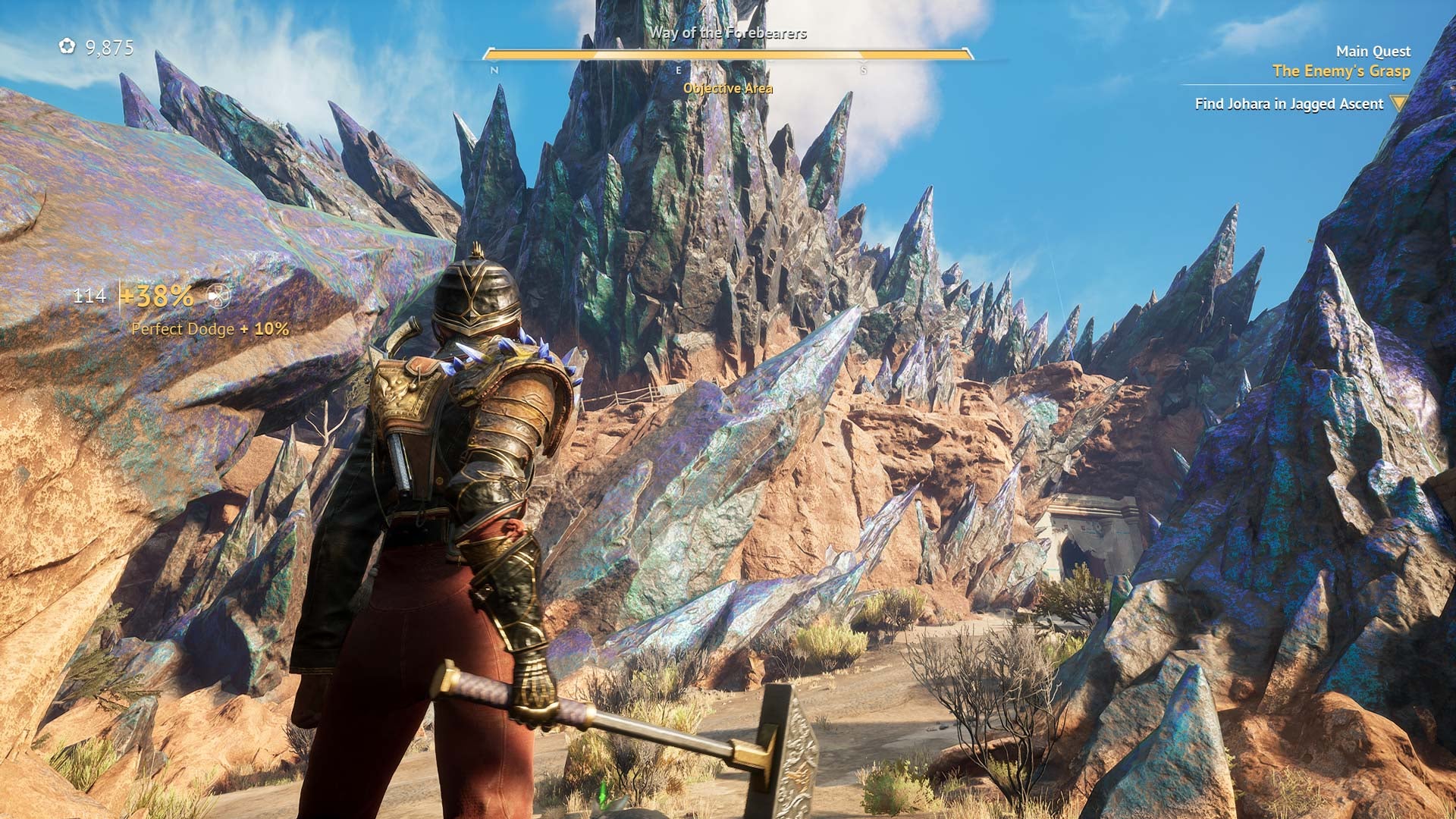Click the yellow compass progress bar

click(x=728, y=55)
